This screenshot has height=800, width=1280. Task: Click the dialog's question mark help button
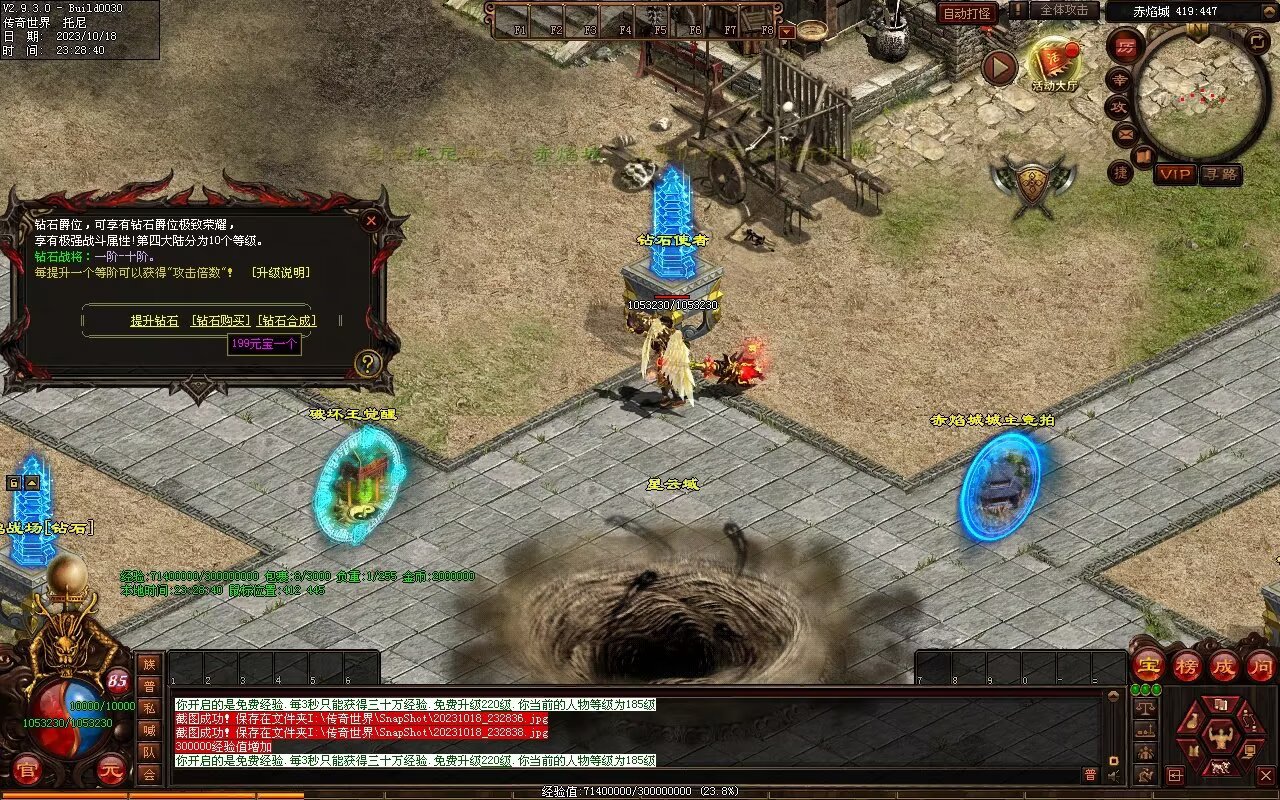click(x=368, y=363)
